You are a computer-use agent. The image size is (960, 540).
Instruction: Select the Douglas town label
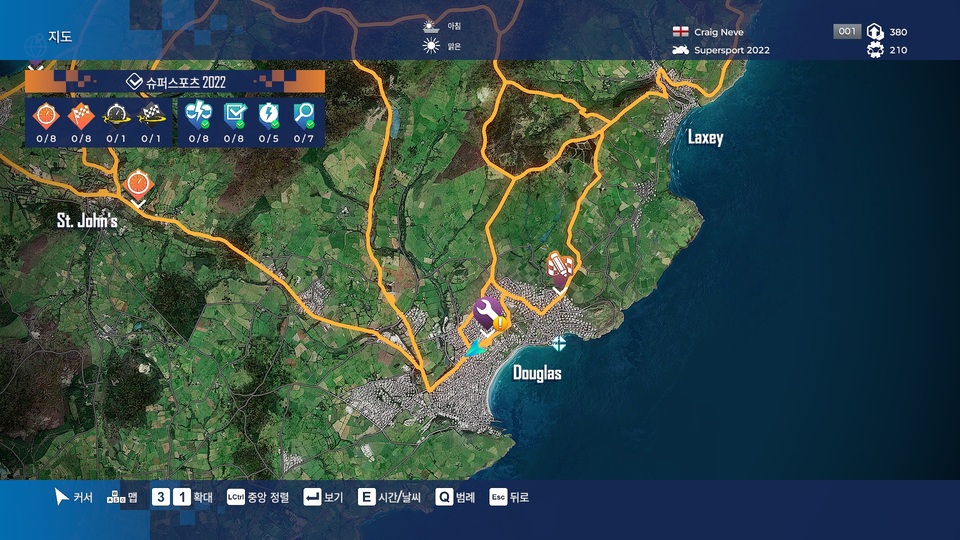point(537,374)
